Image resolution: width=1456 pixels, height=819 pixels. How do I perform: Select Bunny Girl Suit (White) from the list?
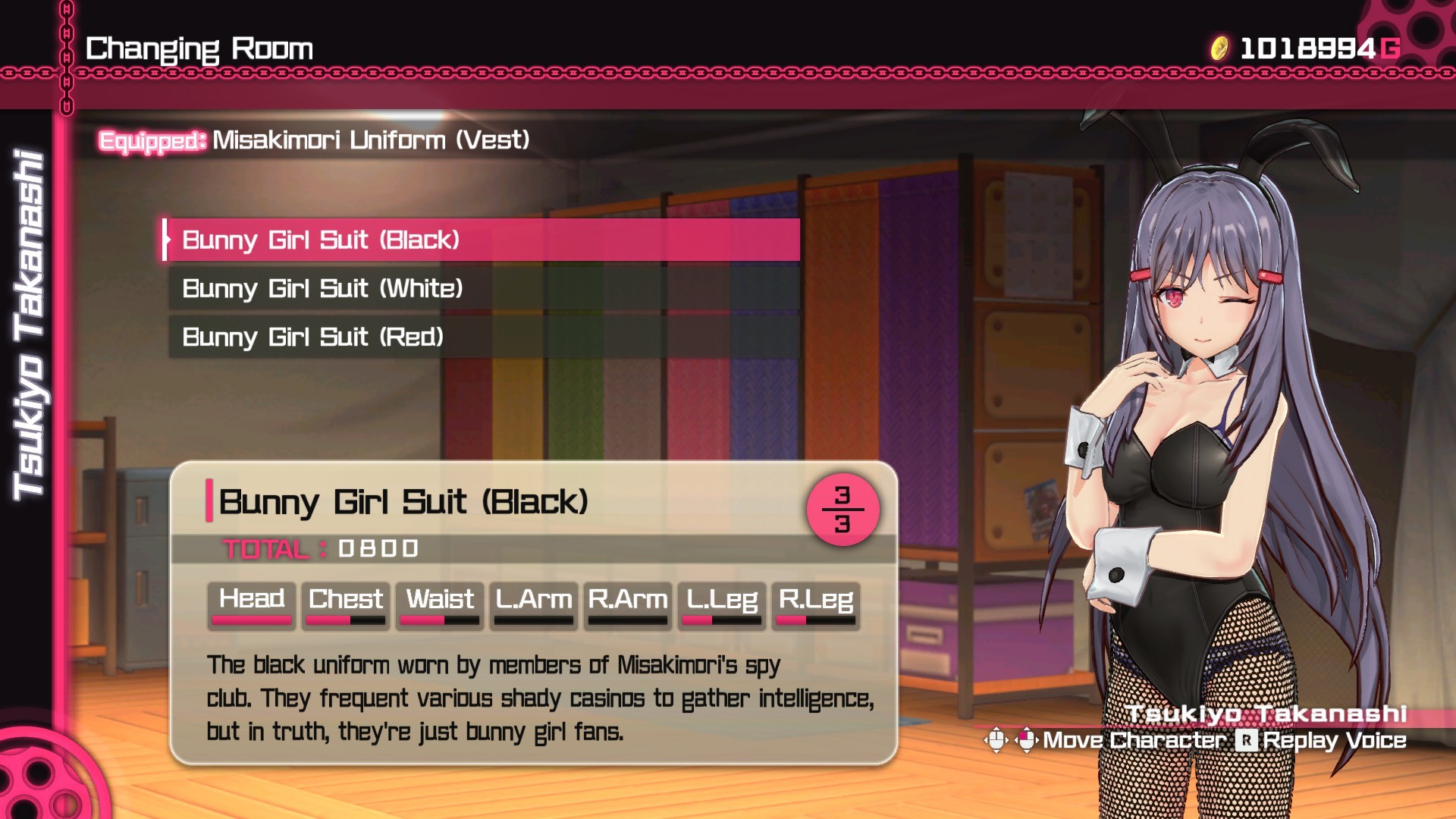[322, 288]
